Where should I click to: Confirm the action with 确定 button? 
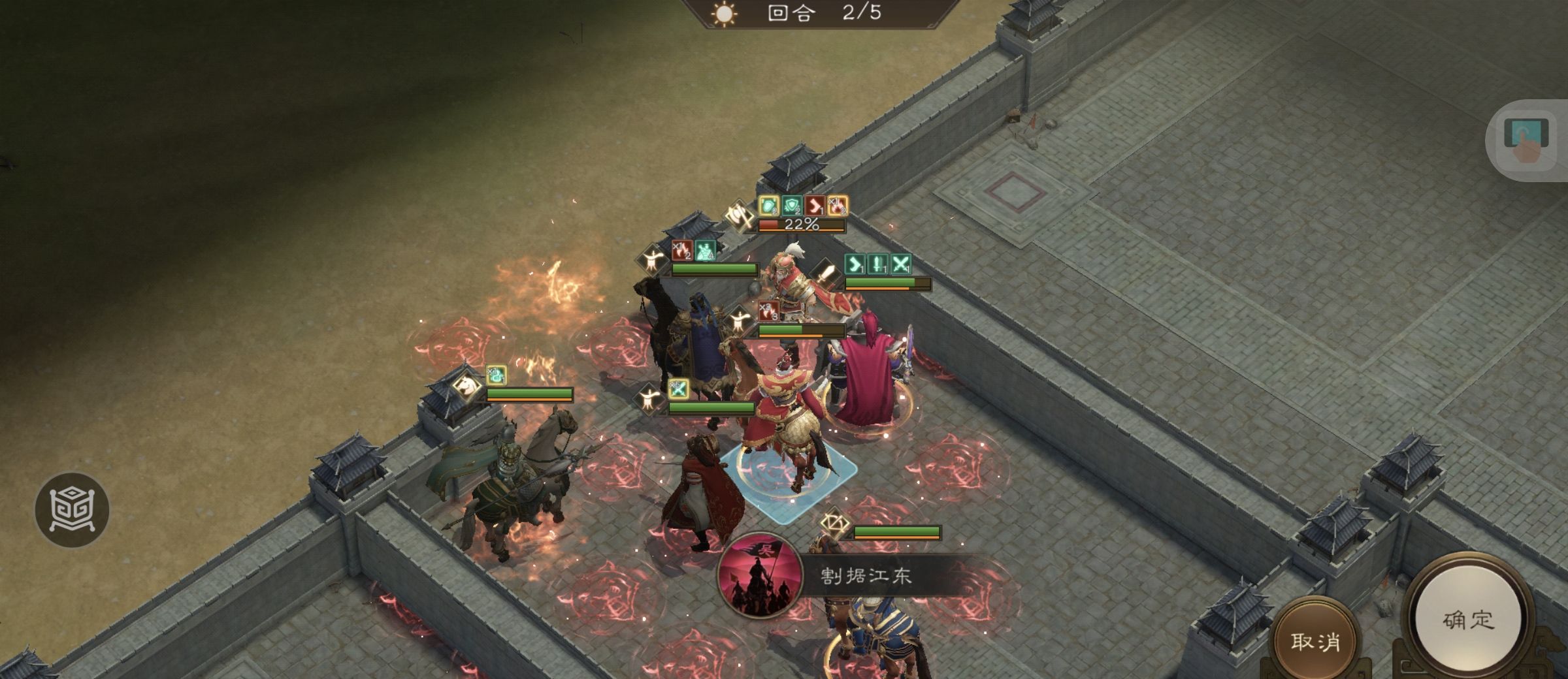click(x=1467, y=619)
